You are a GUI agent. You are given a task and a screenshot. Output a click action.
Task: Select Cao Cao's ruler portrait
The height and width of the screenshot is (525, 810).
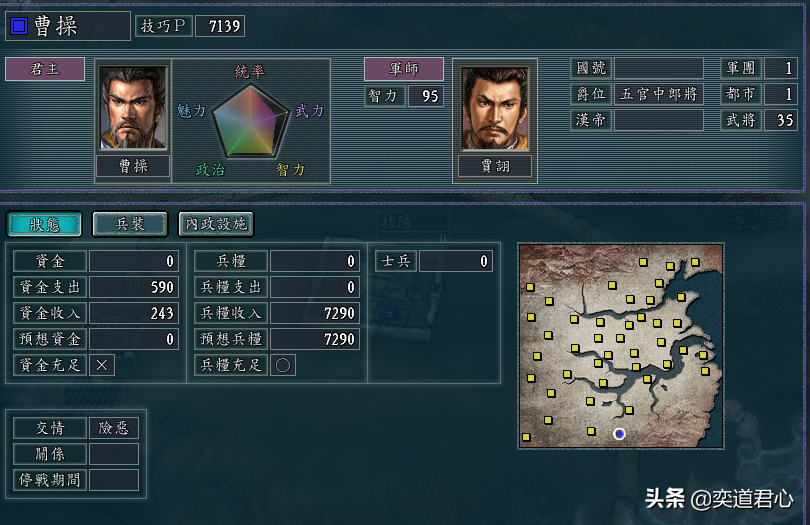133,109
